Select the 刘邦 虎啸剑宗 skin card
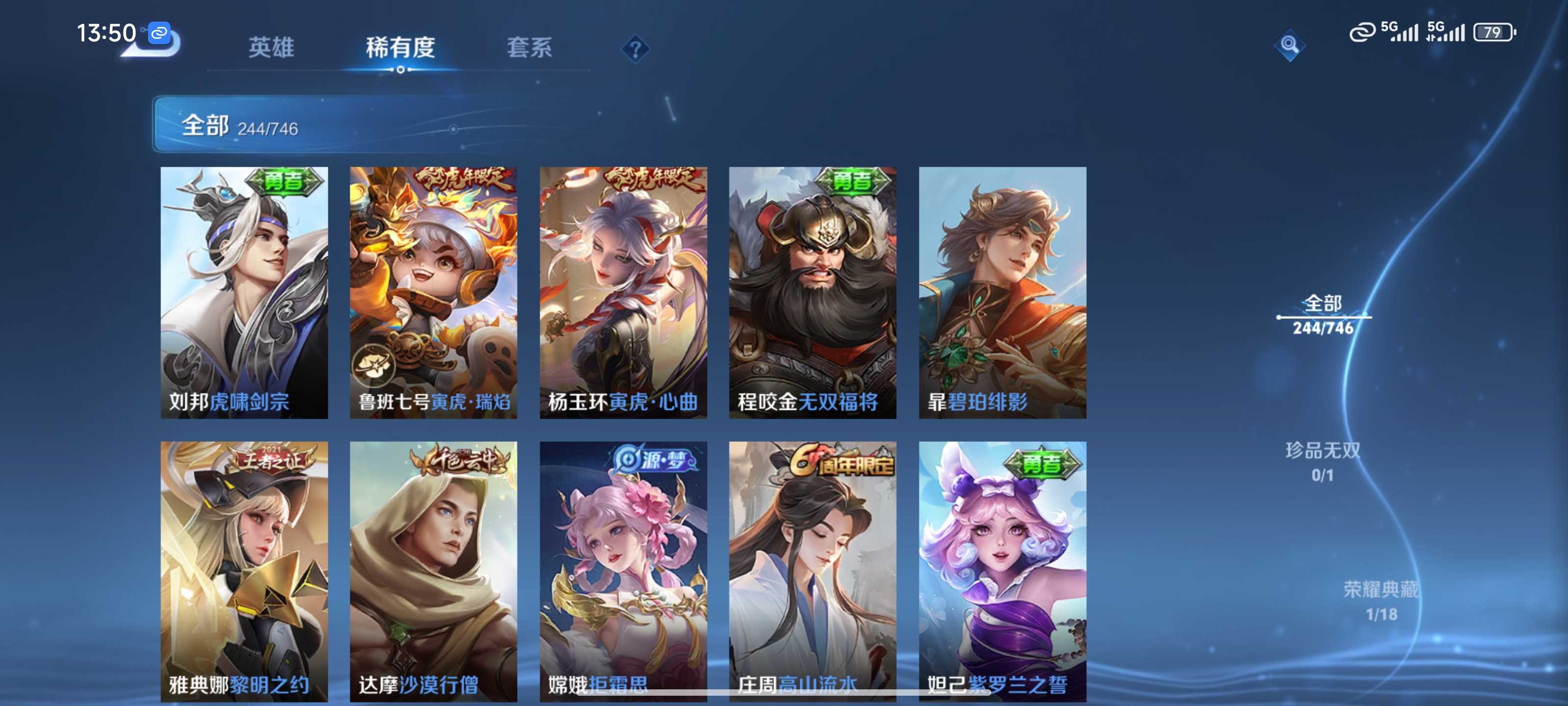 pos(244,292)
